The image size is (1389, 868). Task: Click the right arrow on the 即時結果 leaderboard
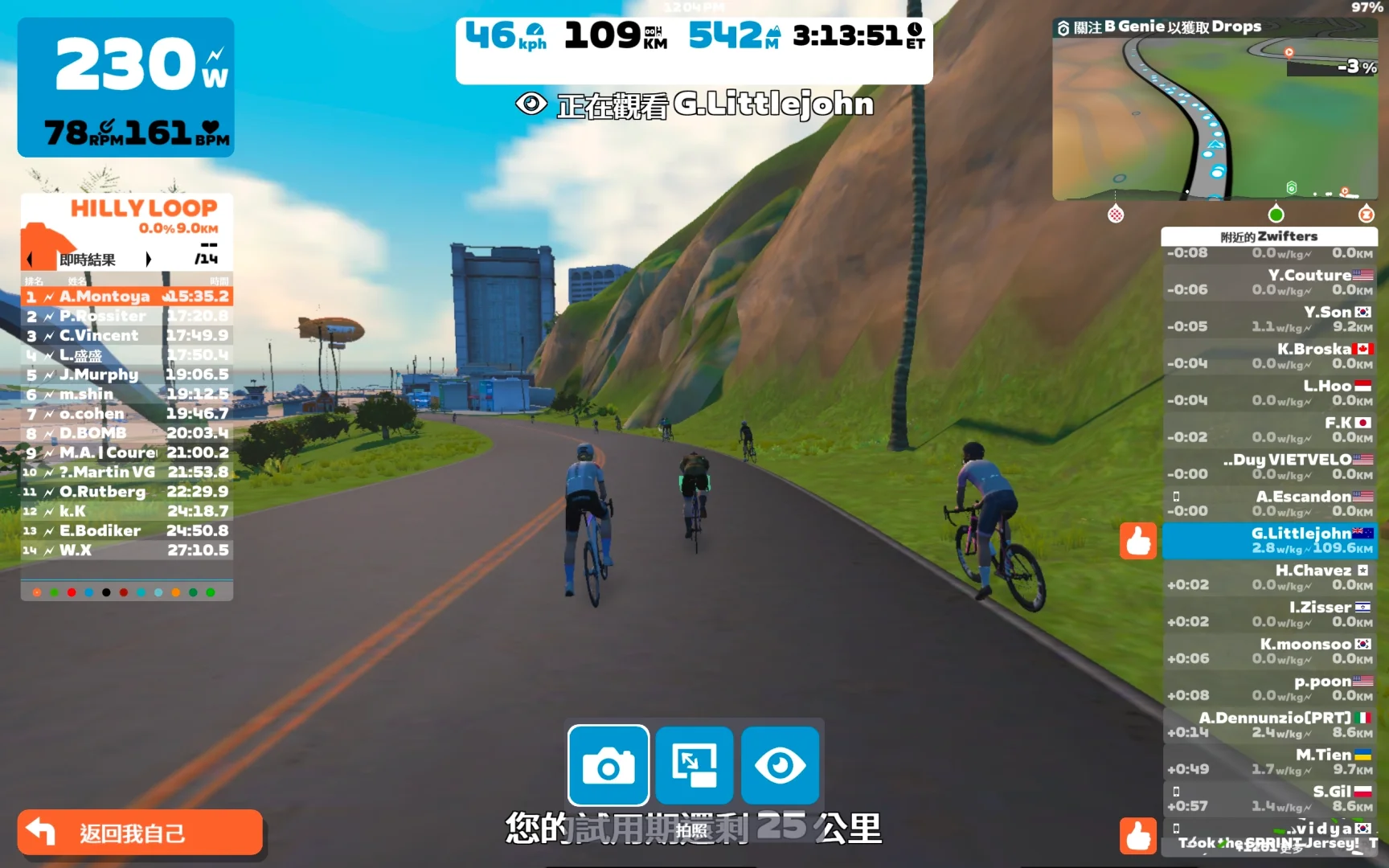tap(149, 259)
